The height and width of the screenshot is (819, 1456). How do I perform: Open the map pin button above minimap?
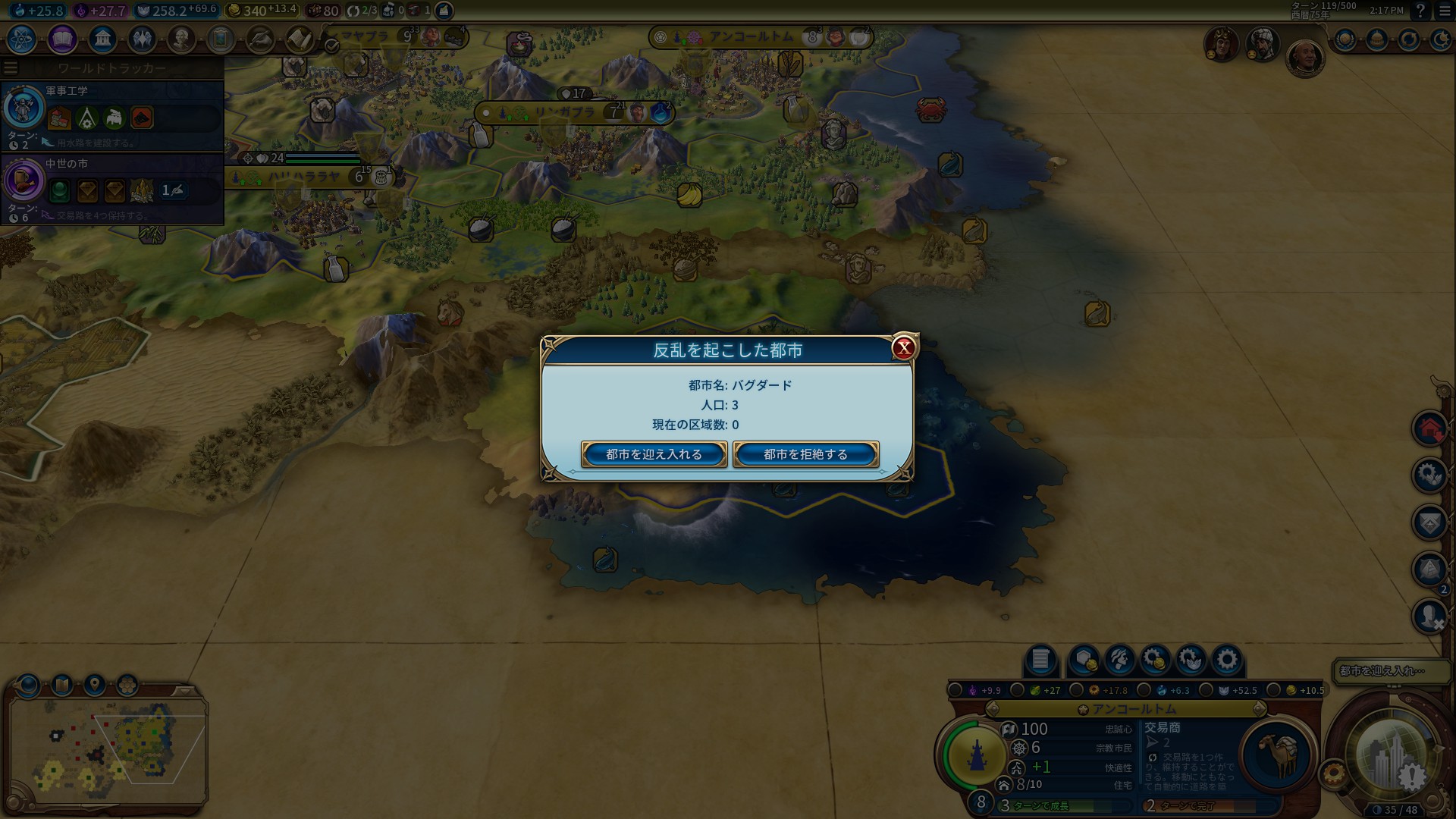click(94, 685)
